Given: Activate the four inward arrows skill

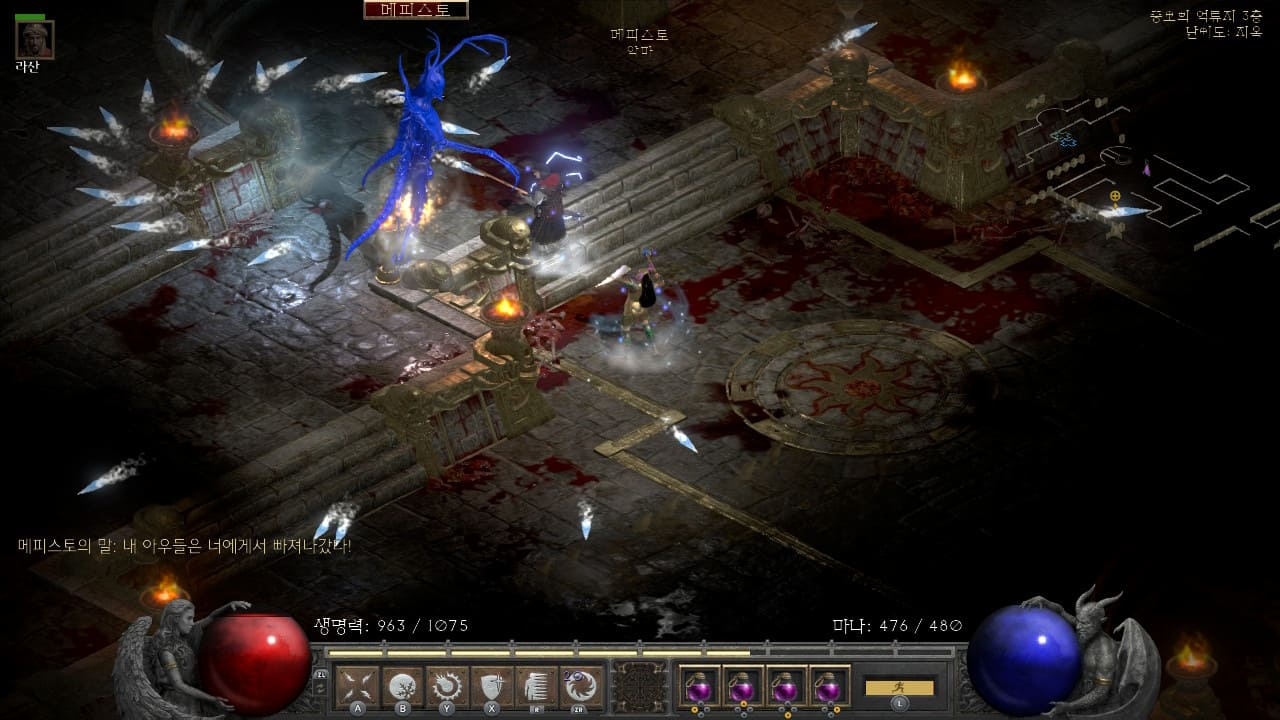Looking at the screenshot, I should (x=357, y=686).
